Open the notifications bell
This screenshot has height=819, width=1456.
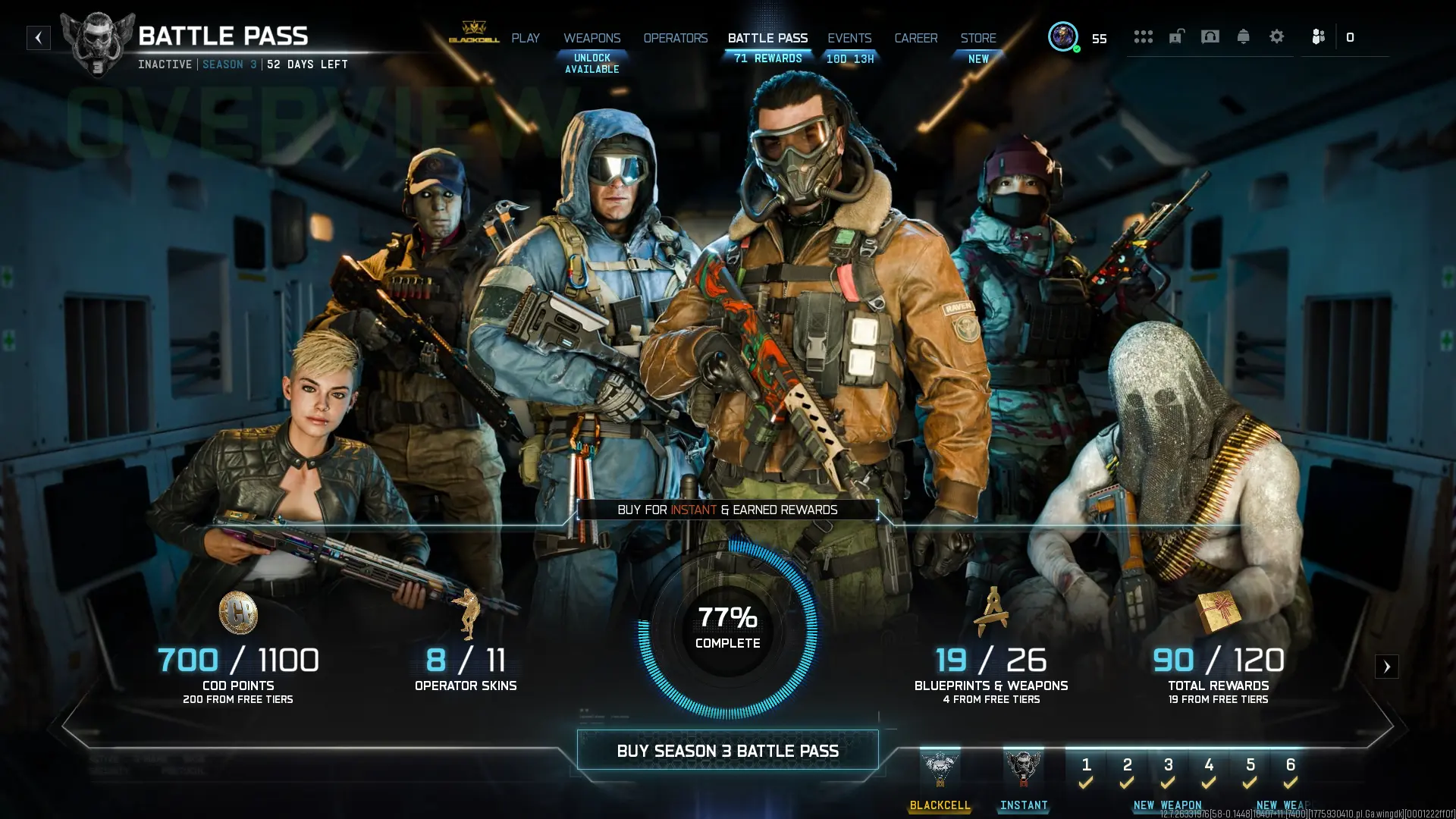tap(1243, 36)
